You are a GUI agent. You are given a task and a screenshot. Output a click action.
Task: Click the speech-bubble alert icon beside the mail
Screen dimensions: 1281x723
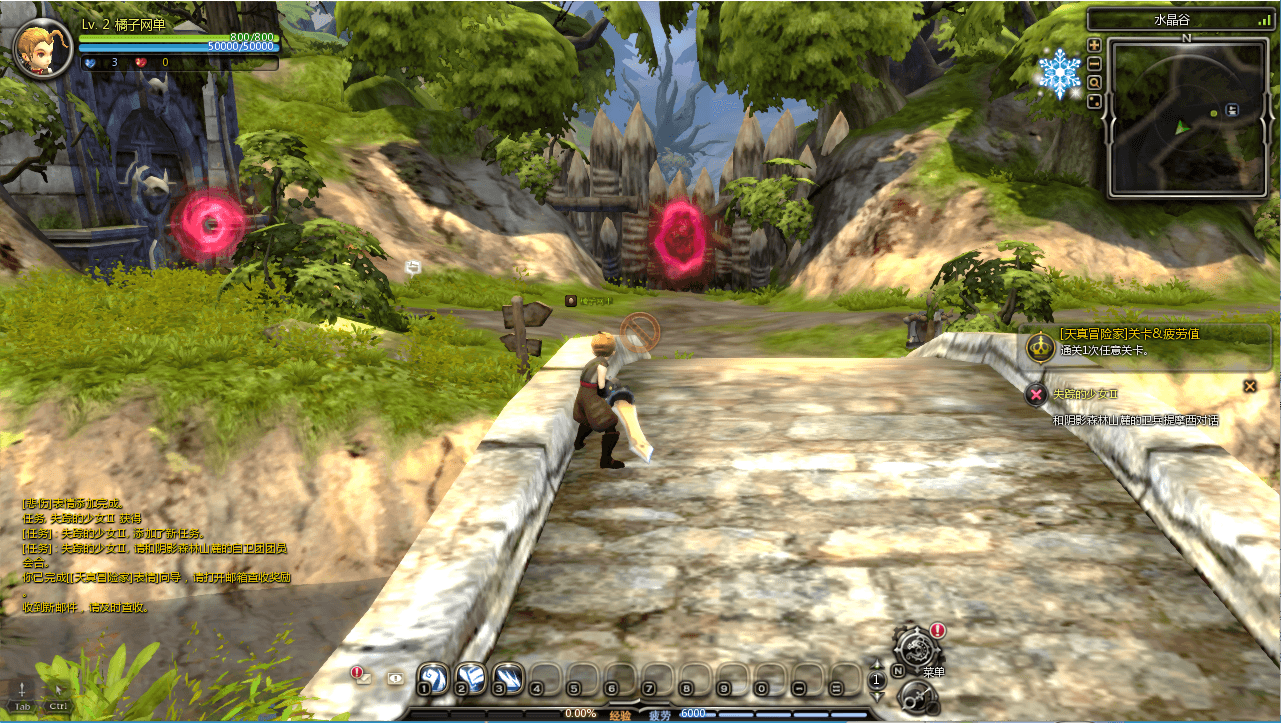tap(395, 678)
